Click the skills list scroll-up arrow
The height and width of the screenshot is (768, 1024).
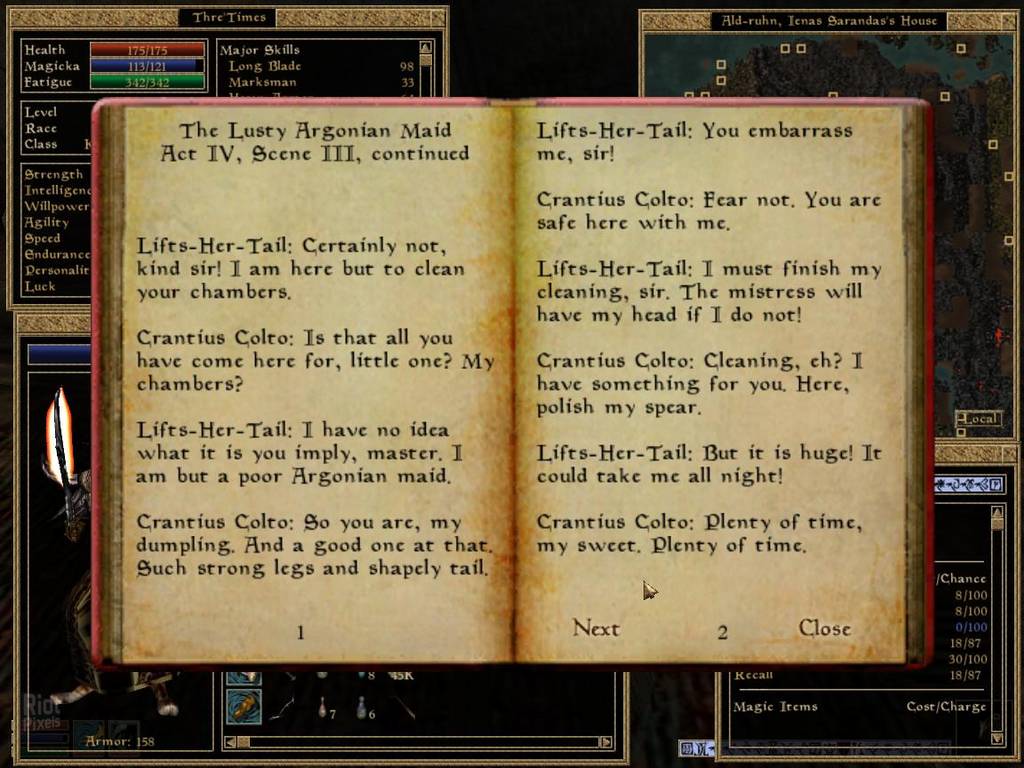[x=426, y=47]
